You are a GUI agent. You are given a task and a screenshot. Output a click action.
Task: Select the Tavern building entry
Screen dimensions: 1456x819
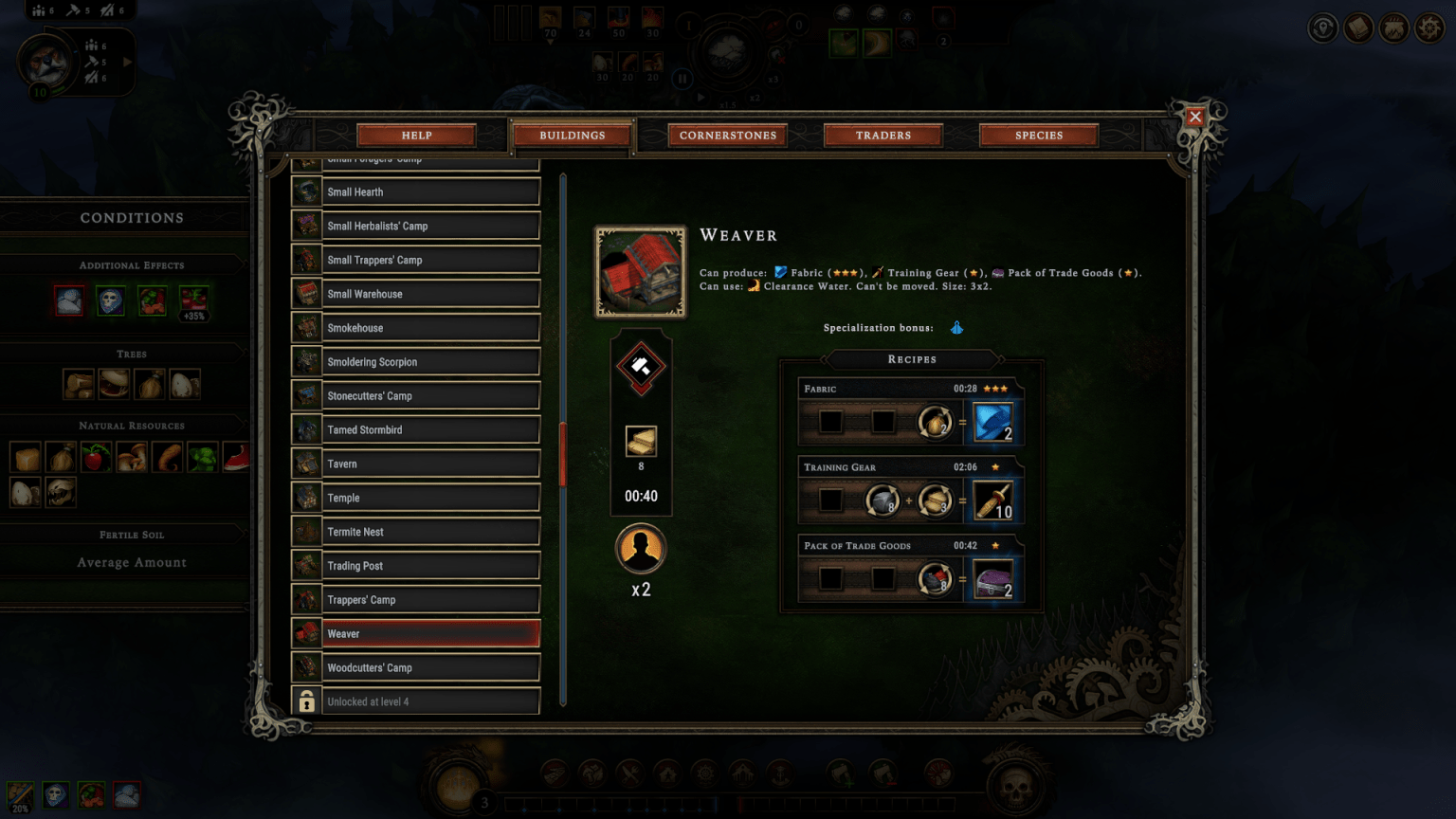click(x=430, y=464)
